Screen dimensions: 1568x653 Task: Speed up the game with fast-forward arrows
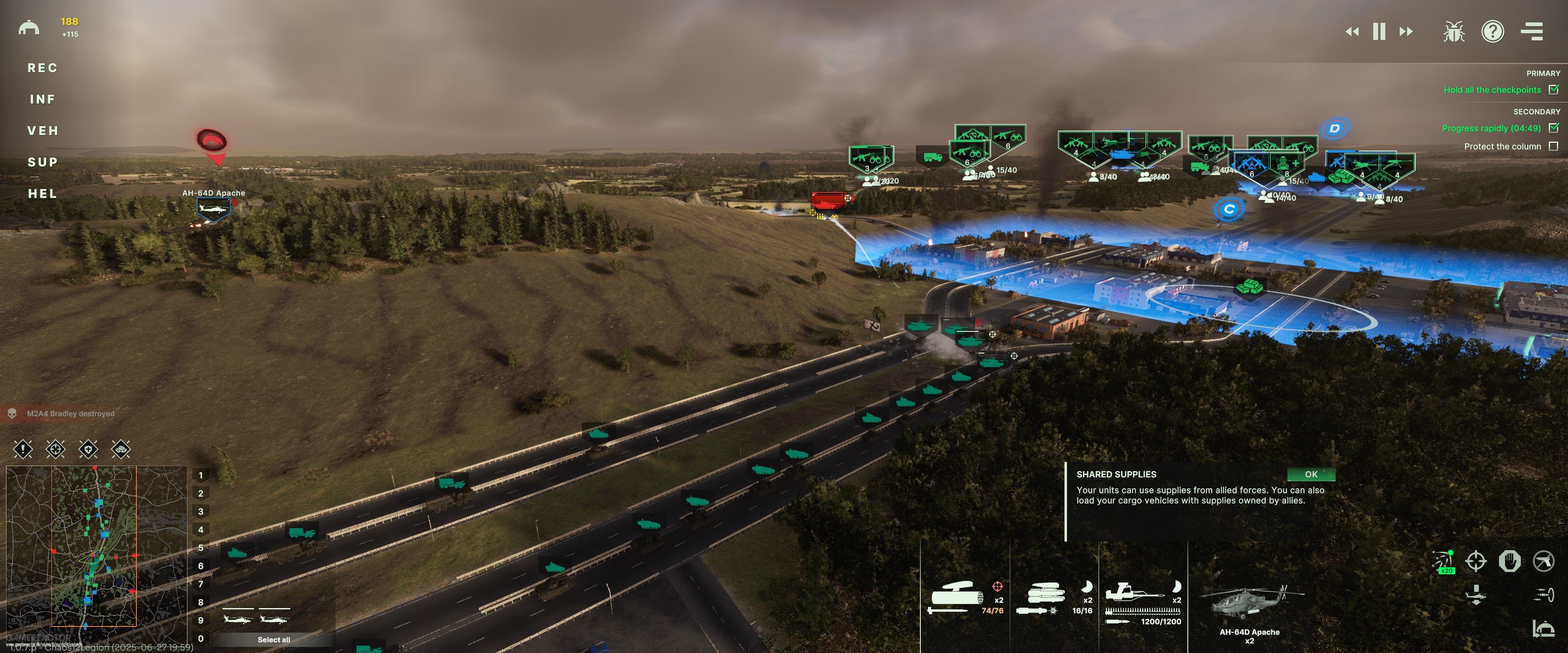coord(1406,32)
